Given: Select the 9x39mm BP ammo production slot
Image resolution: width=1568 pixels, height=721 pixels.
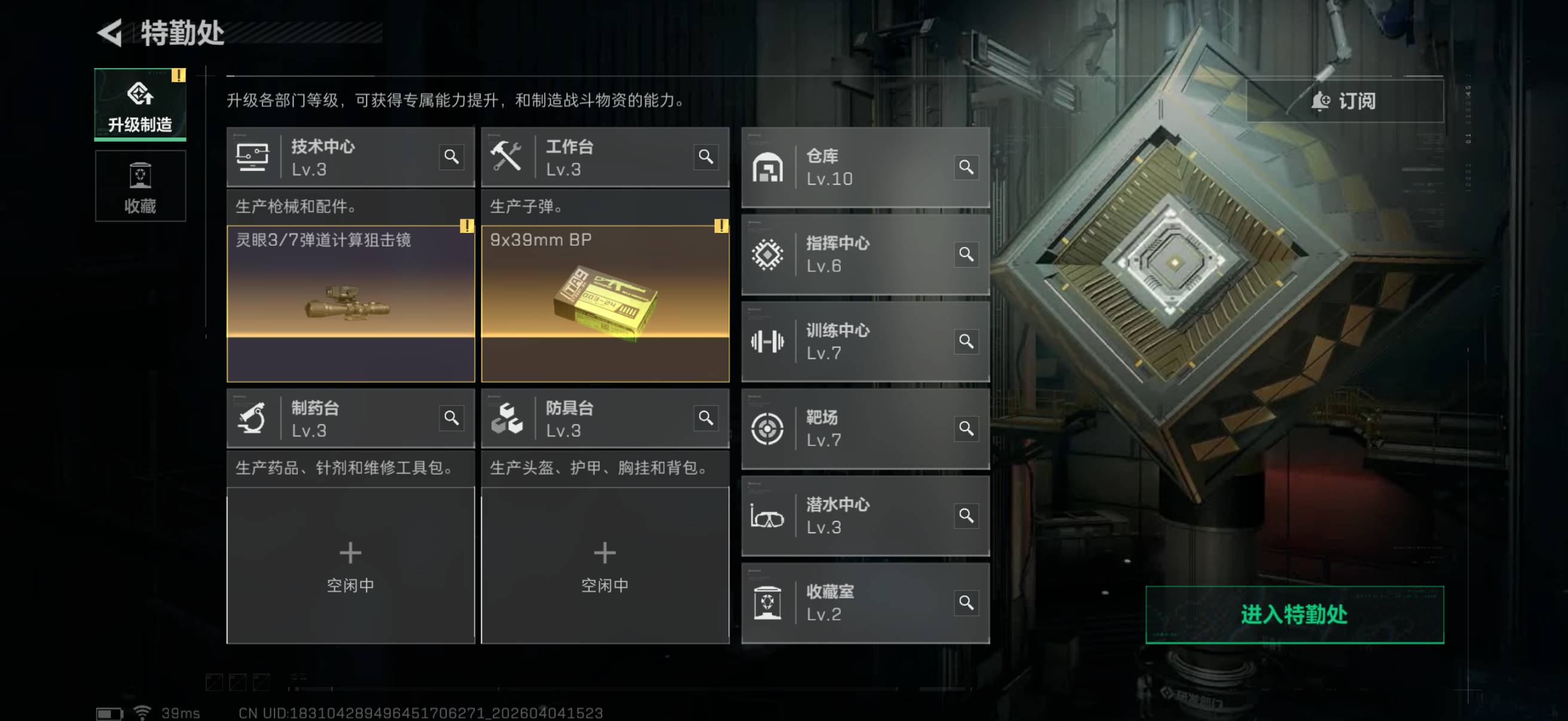Looking at the screenshot, I should [x=605, y=304].
